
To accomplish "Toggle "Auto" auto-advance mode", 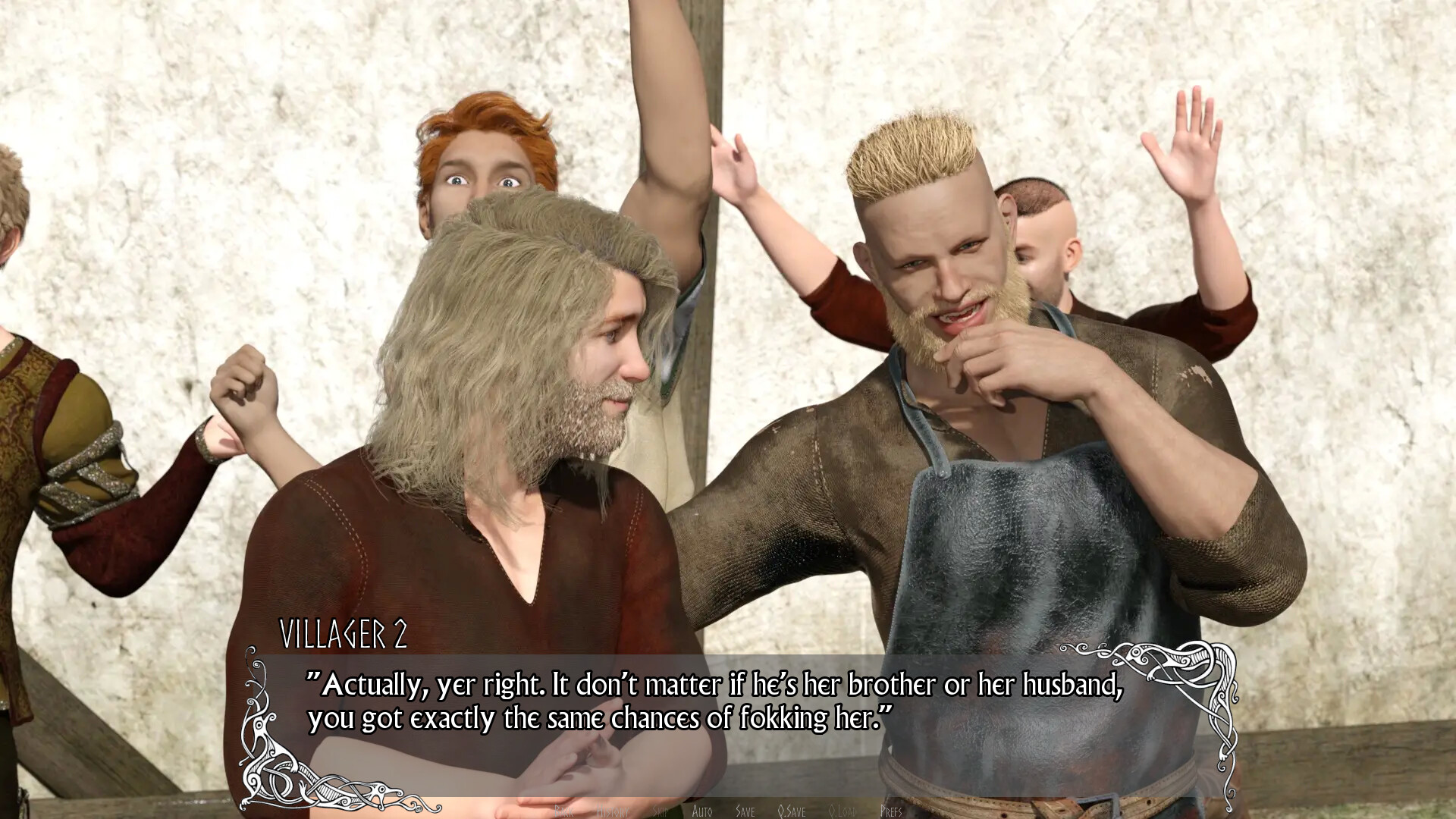I will pos(703,810).
